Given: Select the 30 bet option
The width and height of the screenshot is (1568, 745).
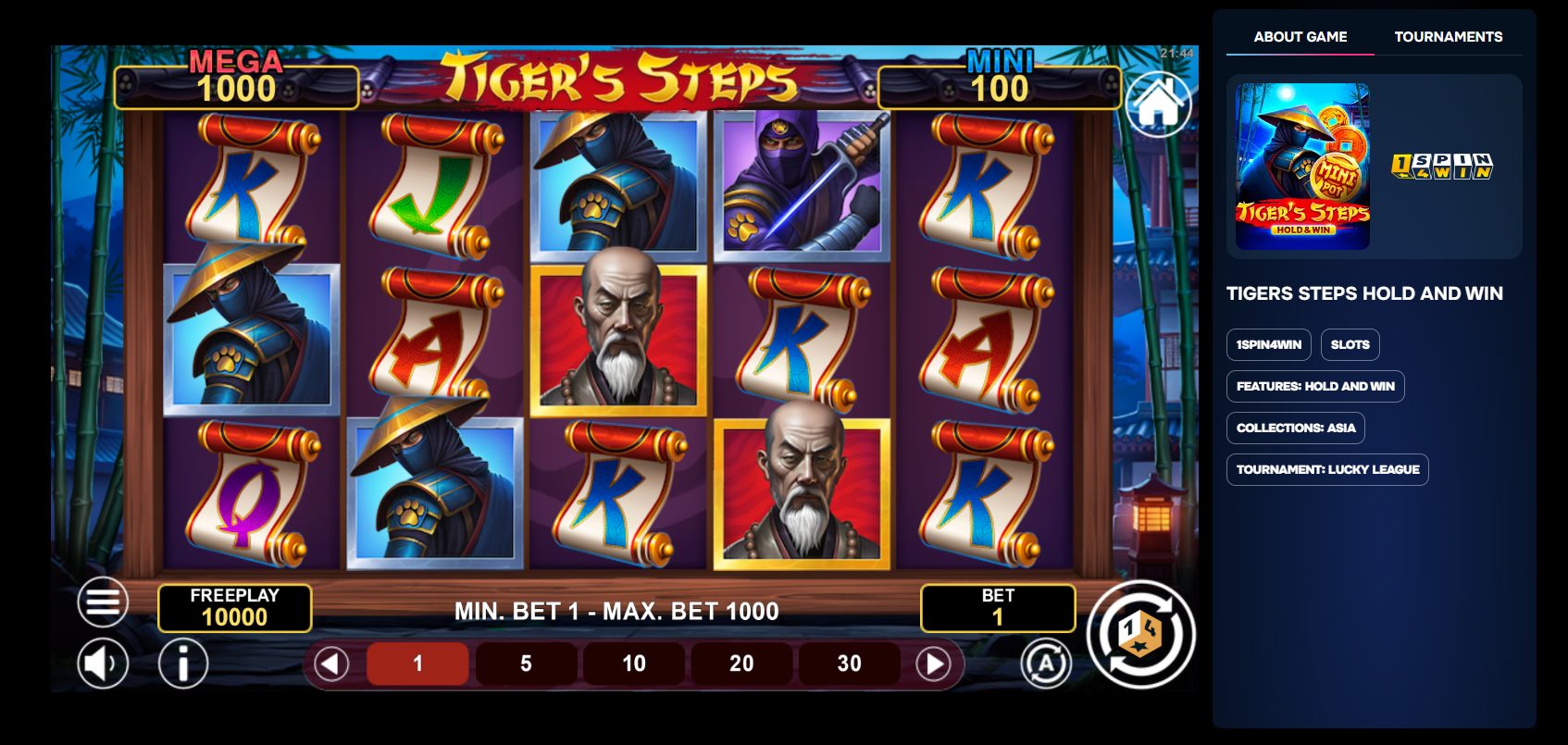Looking at the screenshot, I should [849, 664].
